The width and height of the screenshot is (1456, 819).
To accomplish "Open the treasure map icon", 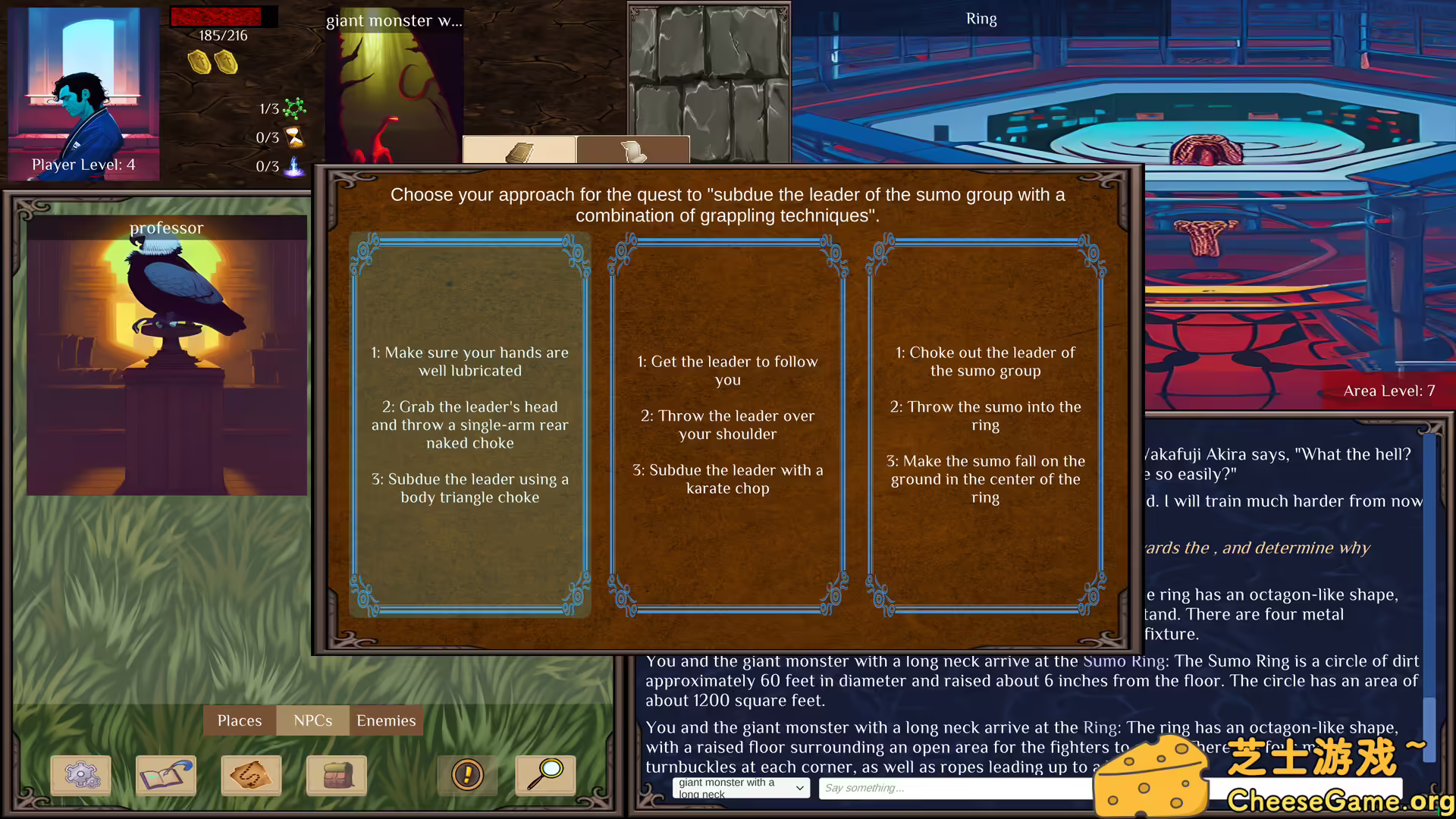I will (251, 775).
